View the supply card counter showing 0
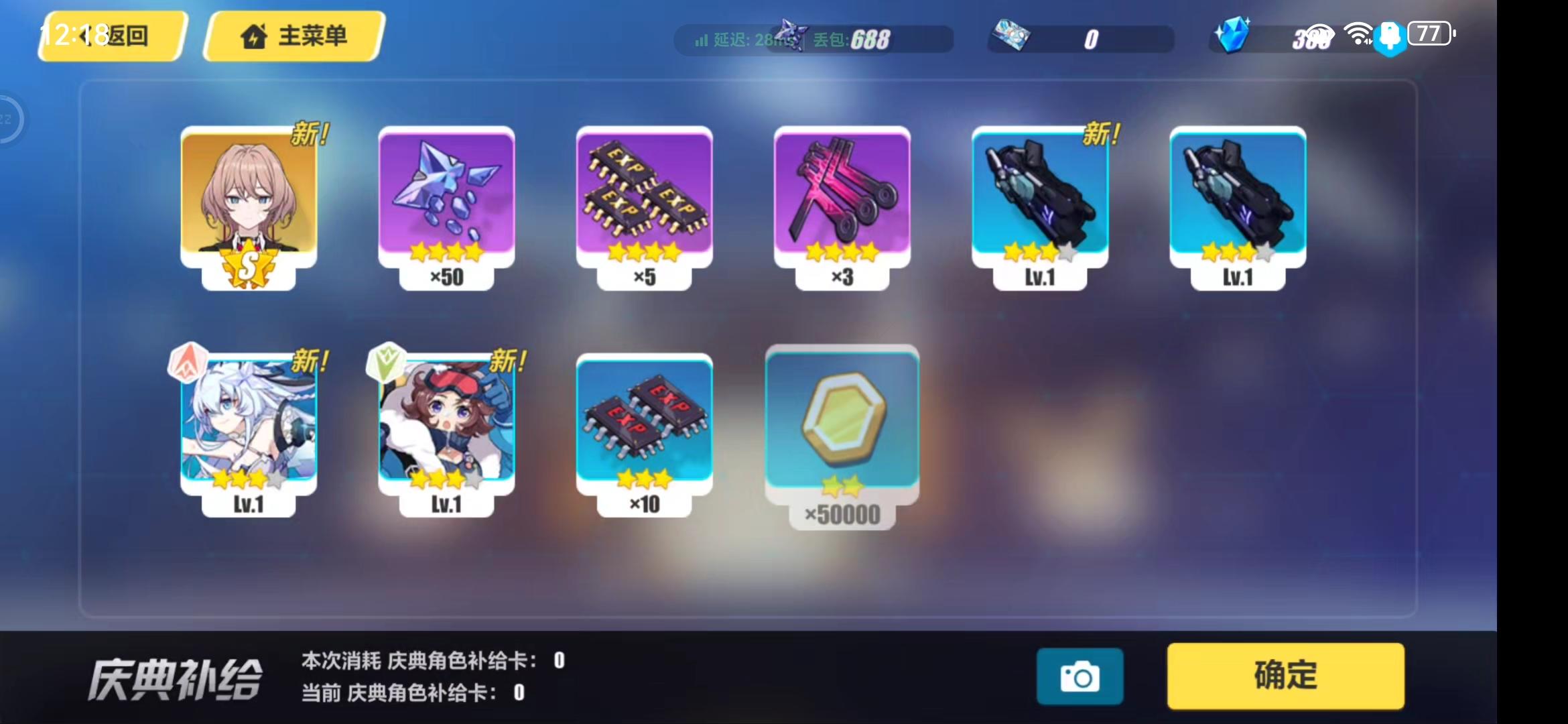 (x=1079, y=39)
